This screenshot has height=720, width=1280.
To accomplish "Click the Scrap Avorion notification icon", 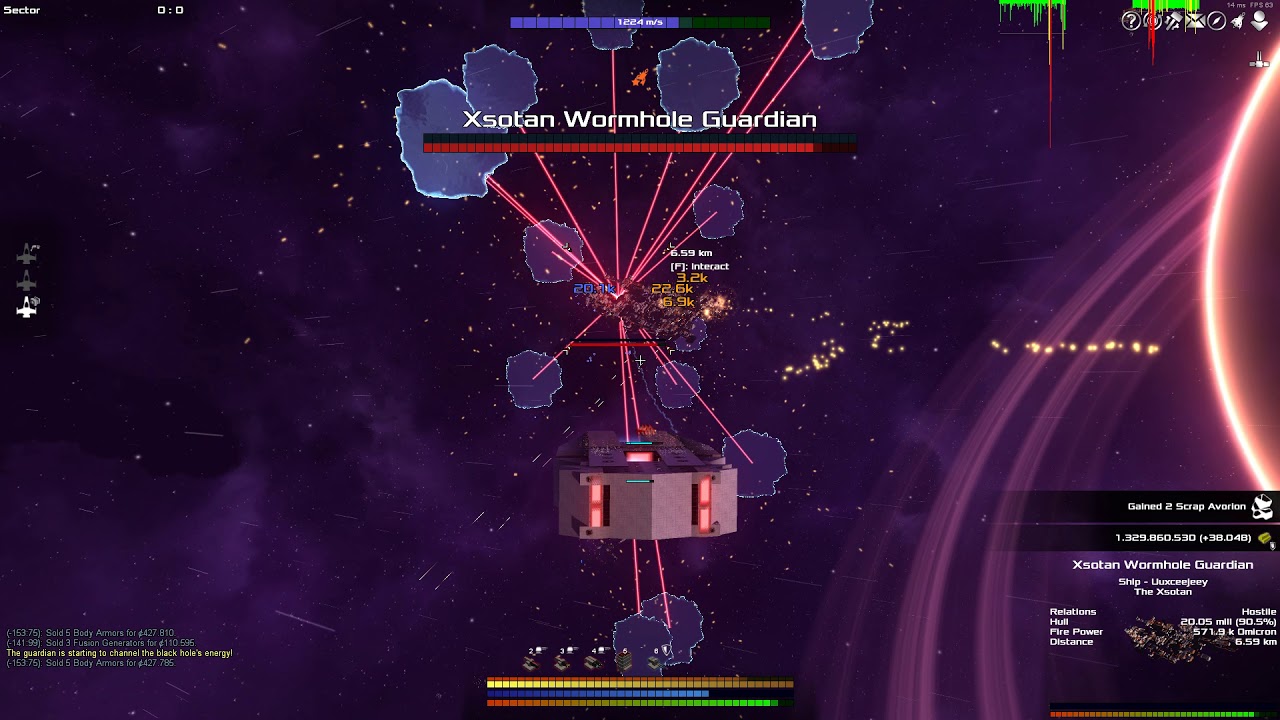I will (1260, 507).
